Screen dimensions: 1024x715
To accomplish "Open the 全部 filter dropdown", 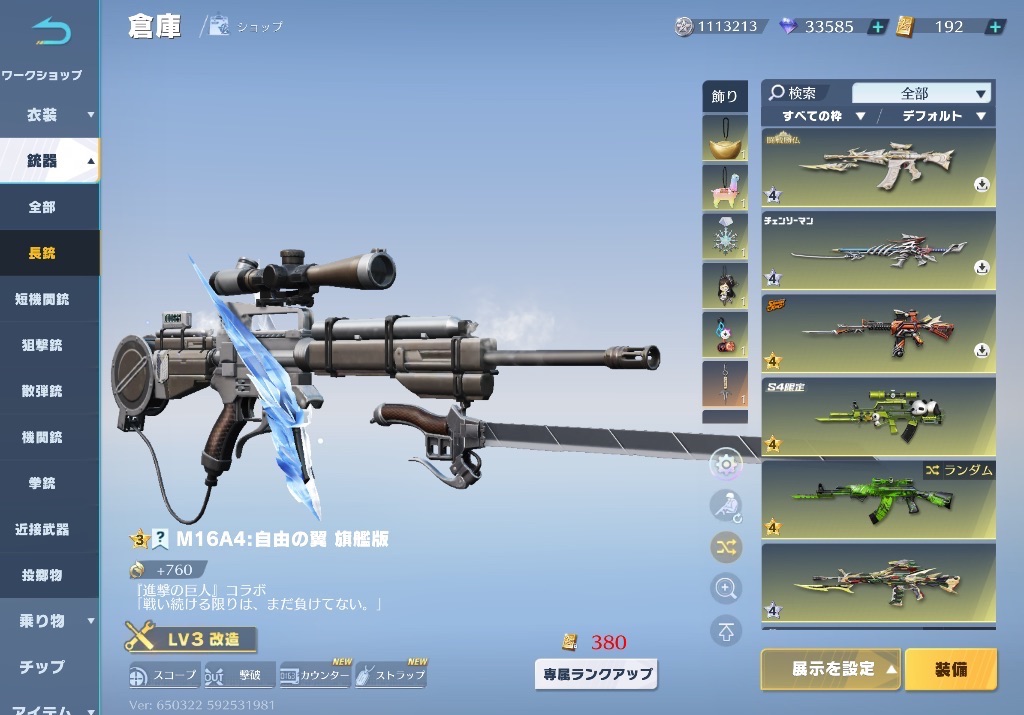I will click(921, 93).
